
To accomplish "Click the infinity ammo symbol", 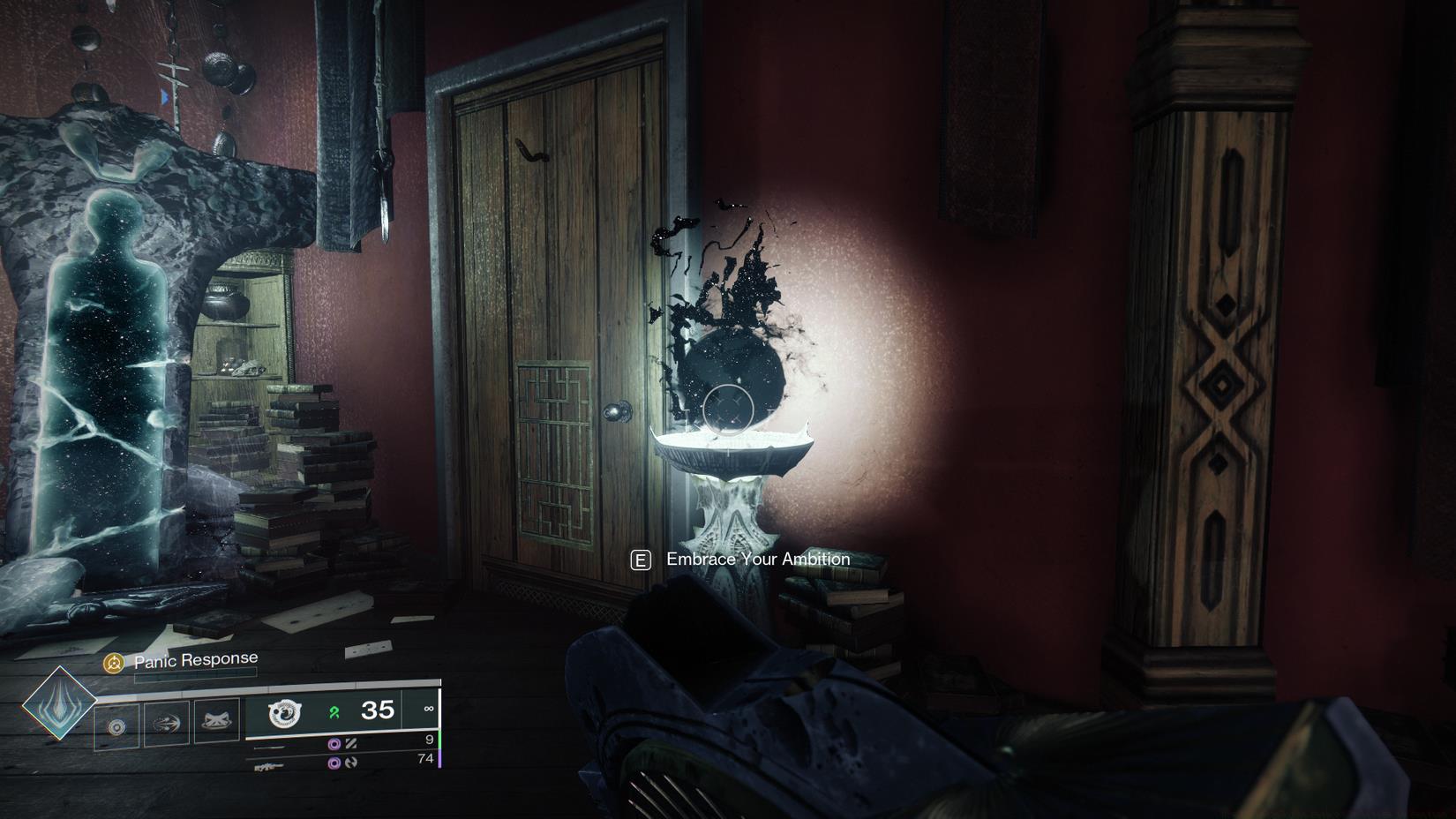I will point(429,710).
